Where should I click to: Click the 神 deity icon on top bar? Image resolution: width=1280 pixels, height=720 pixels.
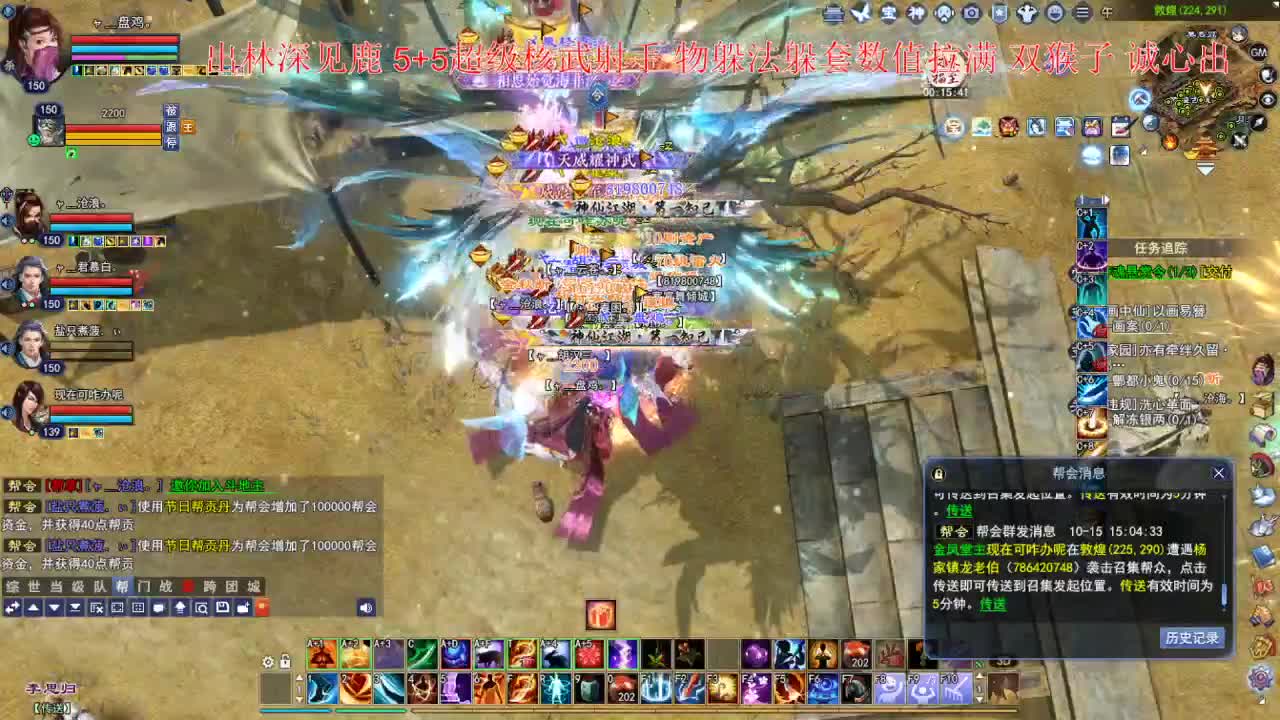point(916,13)
